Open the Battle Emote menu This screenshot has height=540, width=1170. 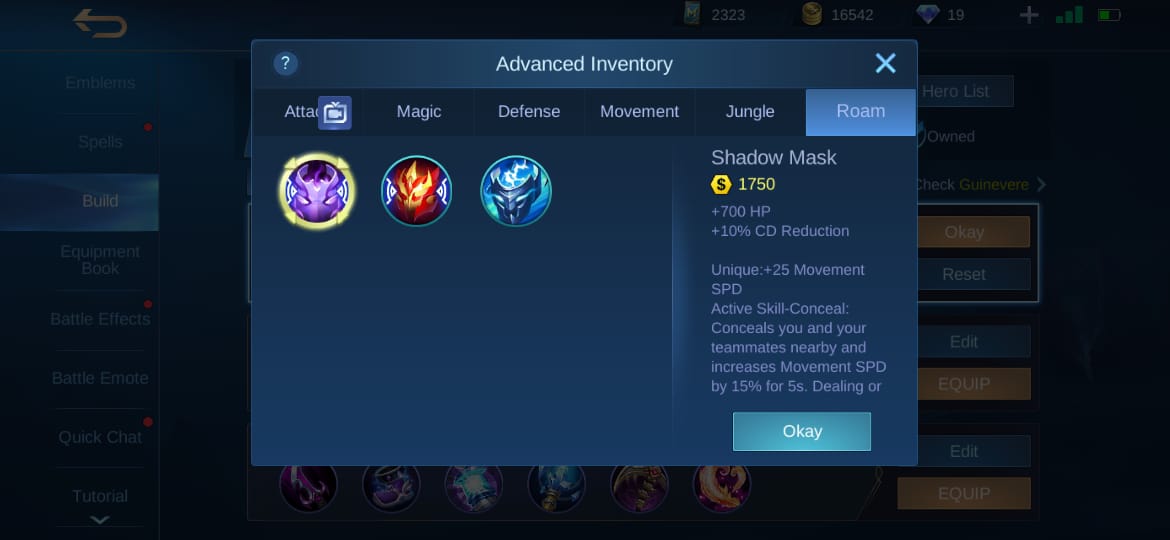100,378
